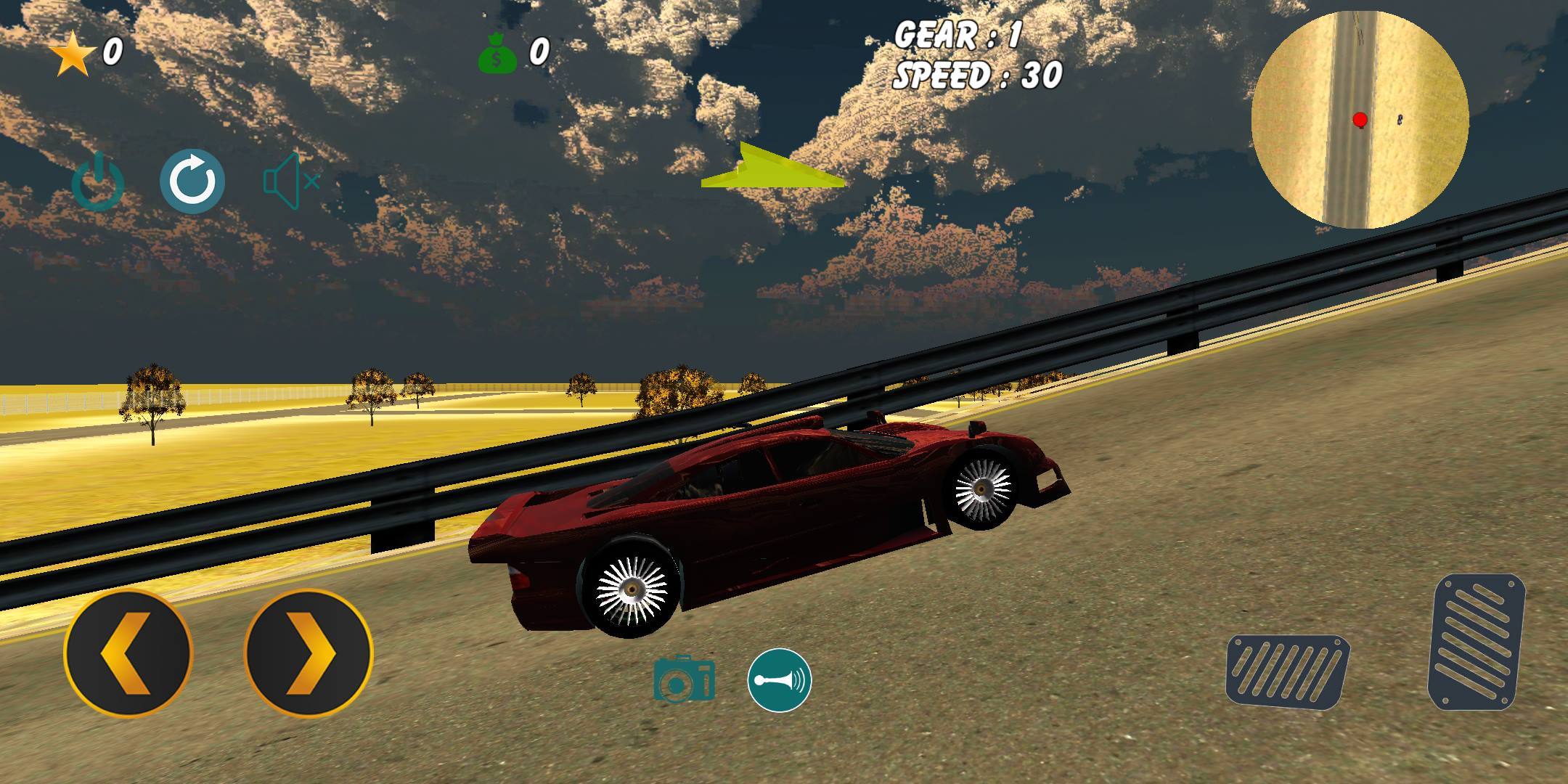Viewport: 1568px width, 784px height.
Task: Tap the left steering arrow
Action: tap(127, 652)
